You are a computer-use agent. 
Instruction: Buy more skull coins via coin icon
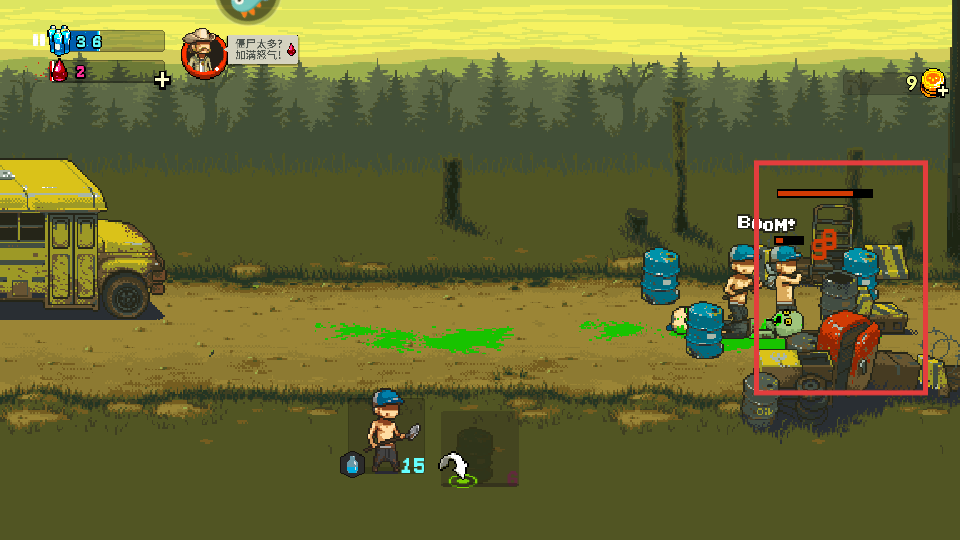933,83
